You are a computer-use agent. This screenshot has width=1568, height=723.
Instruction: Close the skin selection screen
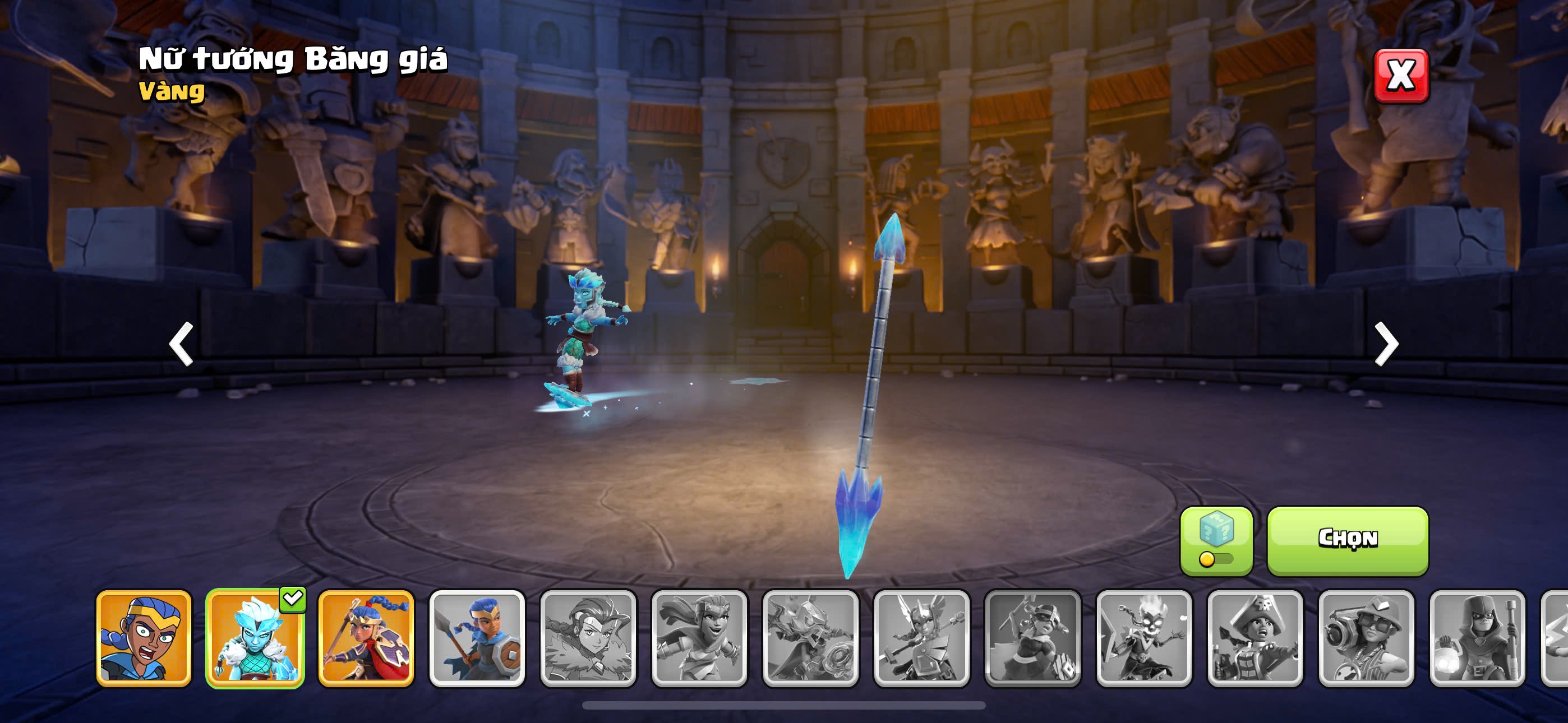(1401, 76)
